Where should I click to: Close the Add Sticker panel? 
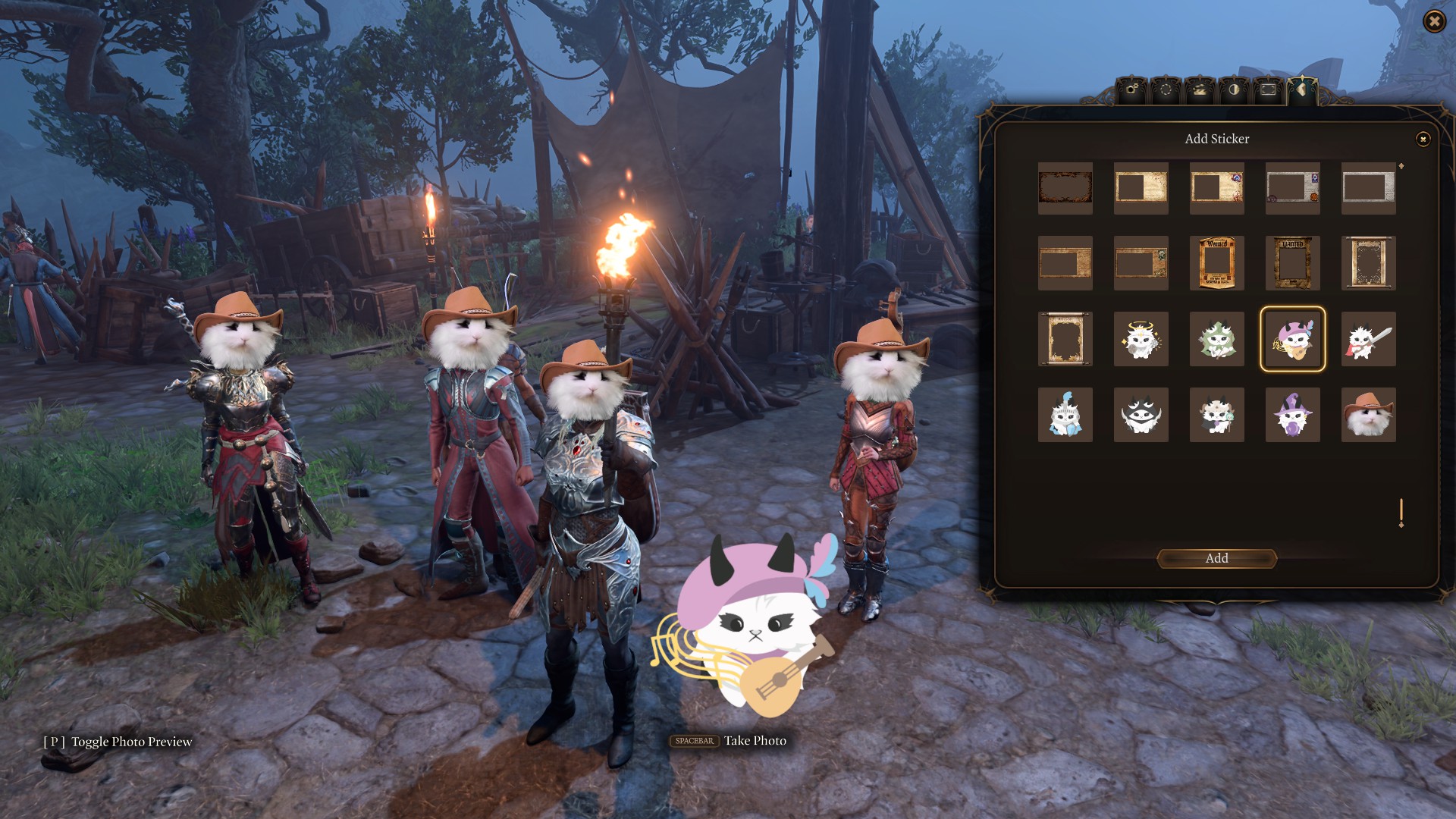click(x=1423, y=139)
